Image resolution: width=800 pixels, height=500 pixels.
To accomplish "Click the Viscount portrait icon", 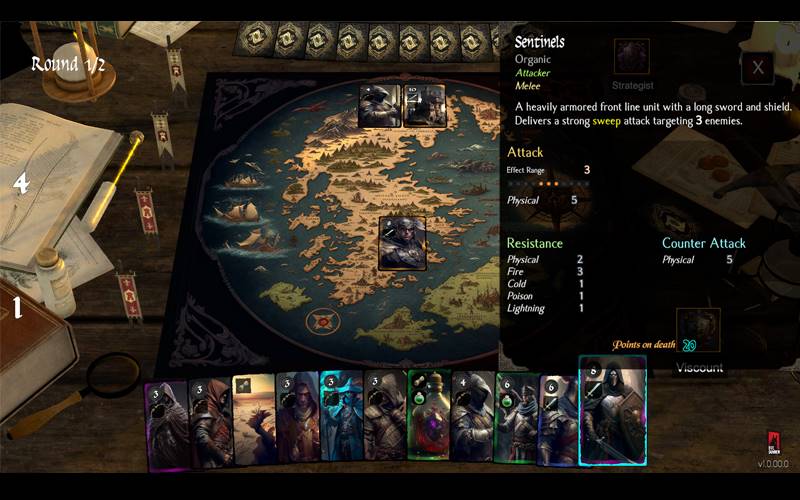I will [698, 329].
